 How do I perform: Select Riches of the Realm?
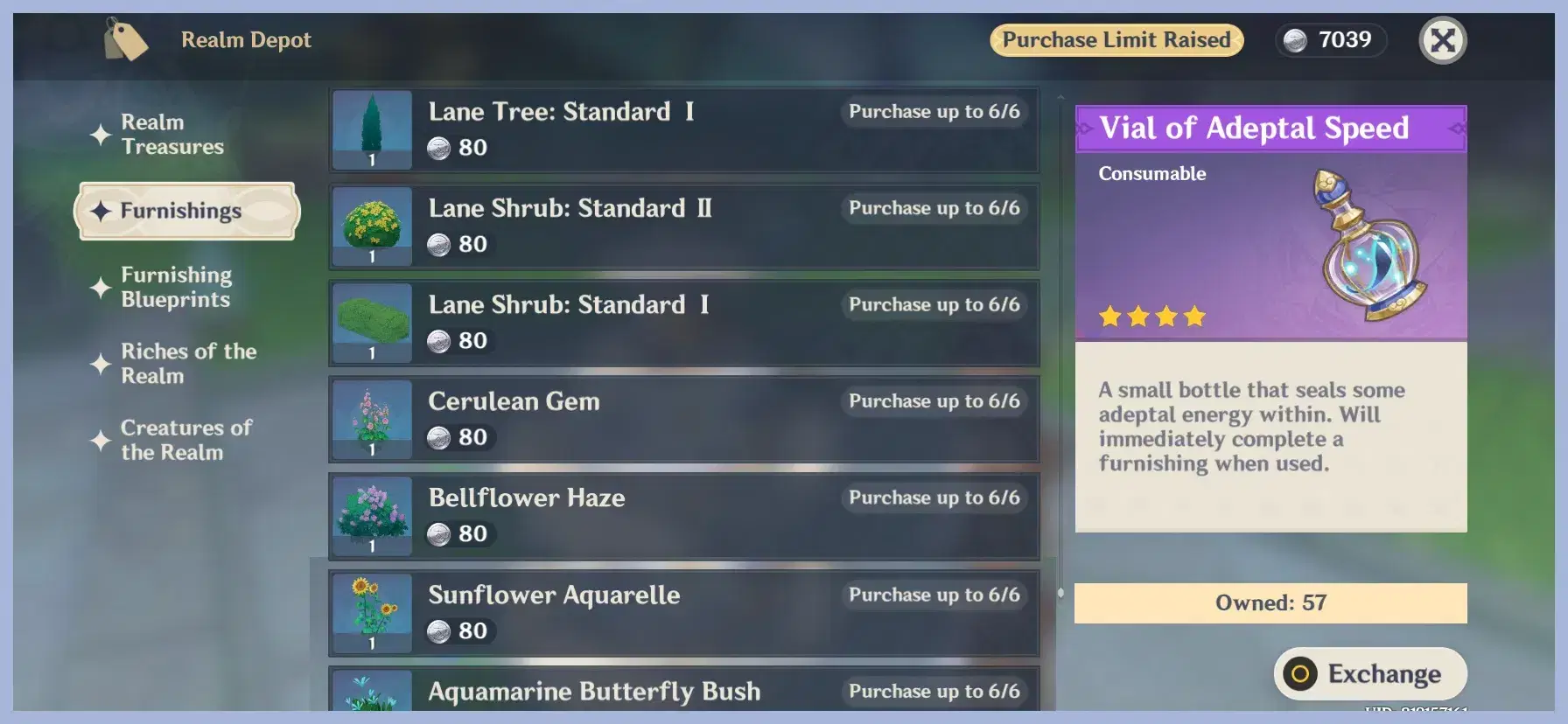coord(188,364)
